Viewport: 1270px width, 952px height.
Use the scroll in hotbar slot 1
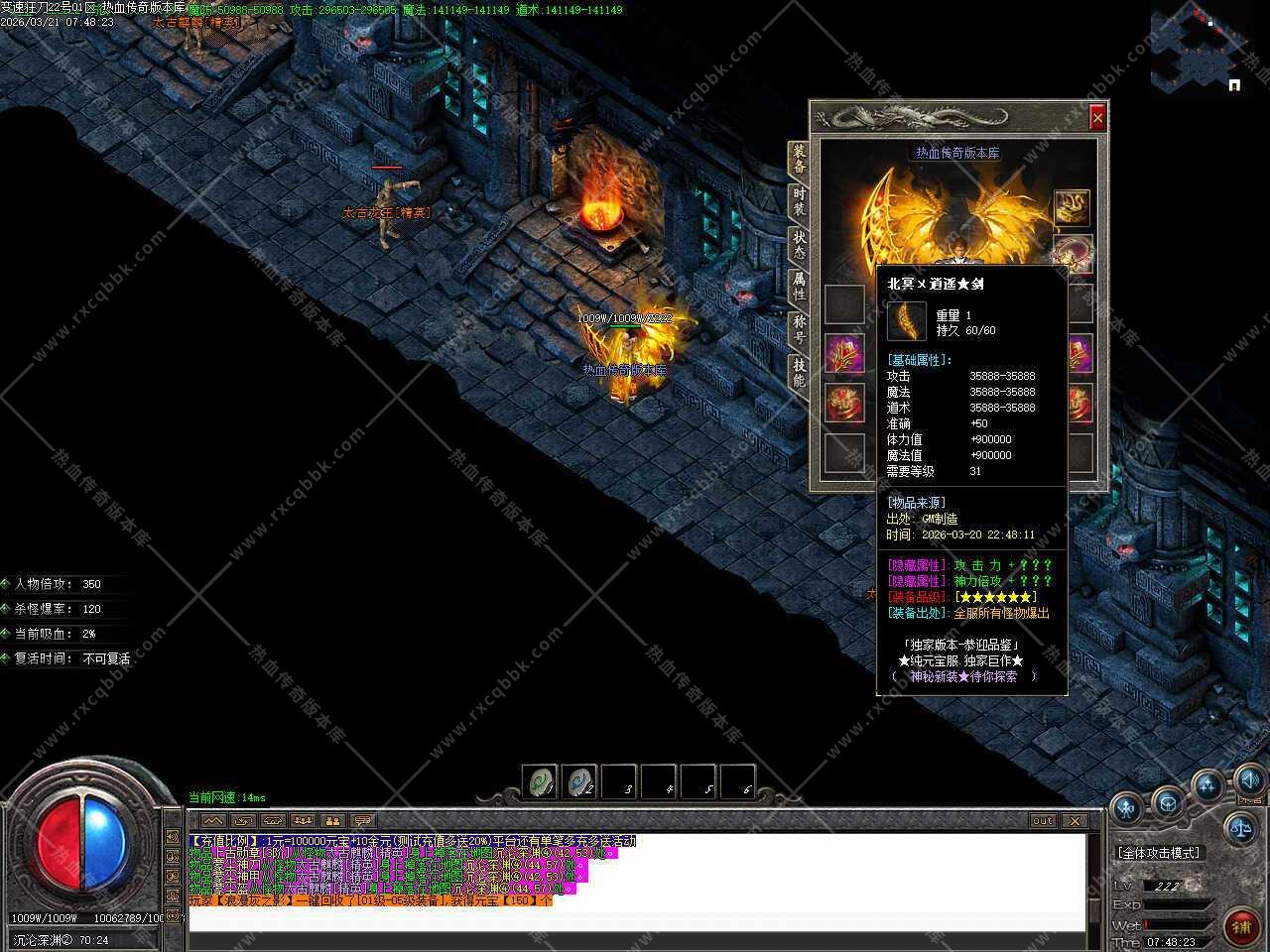pos(540,782)
